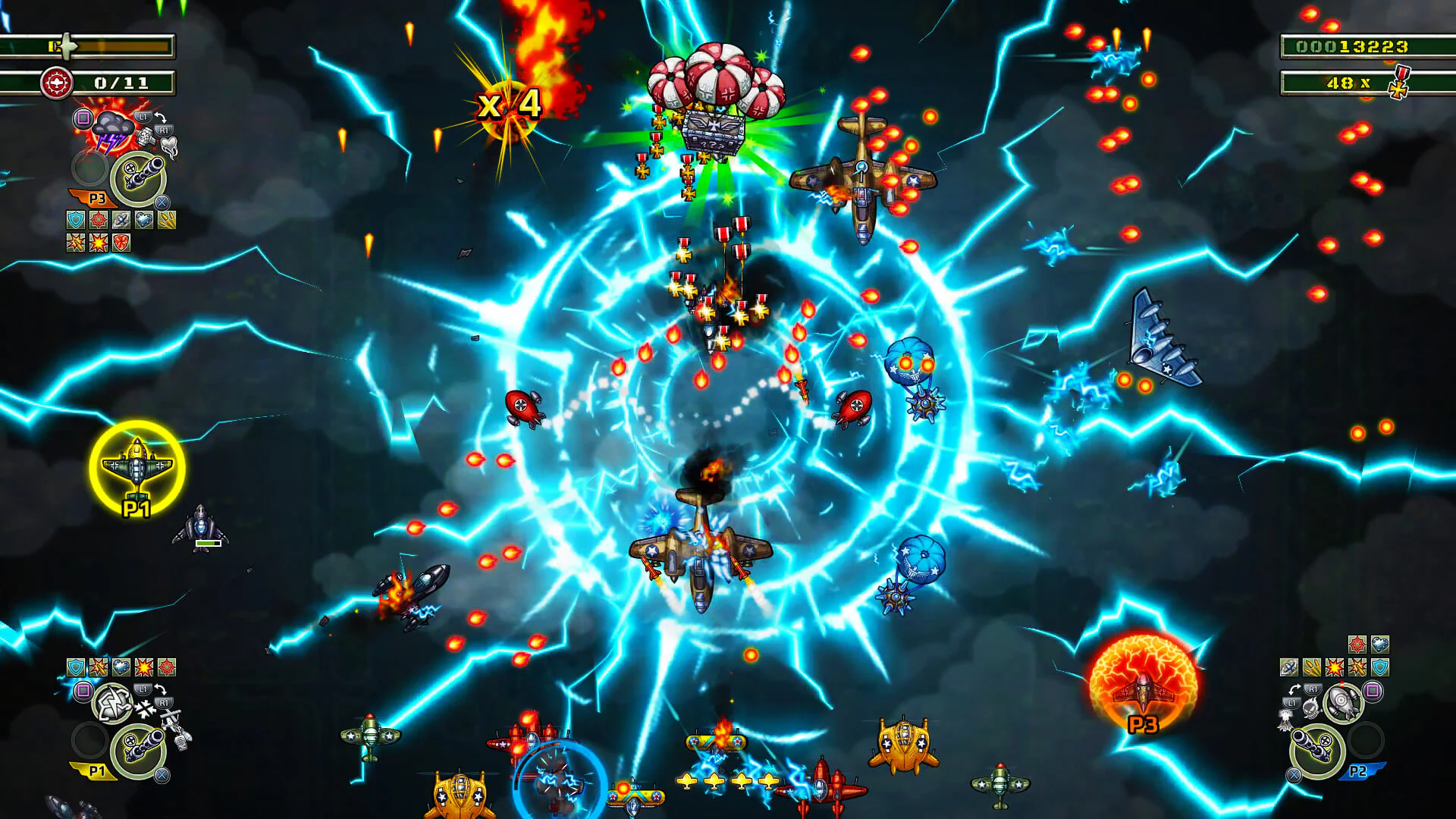Click P2's silver bomber ability icon
1456x819 pixels.
(1342, 701)
